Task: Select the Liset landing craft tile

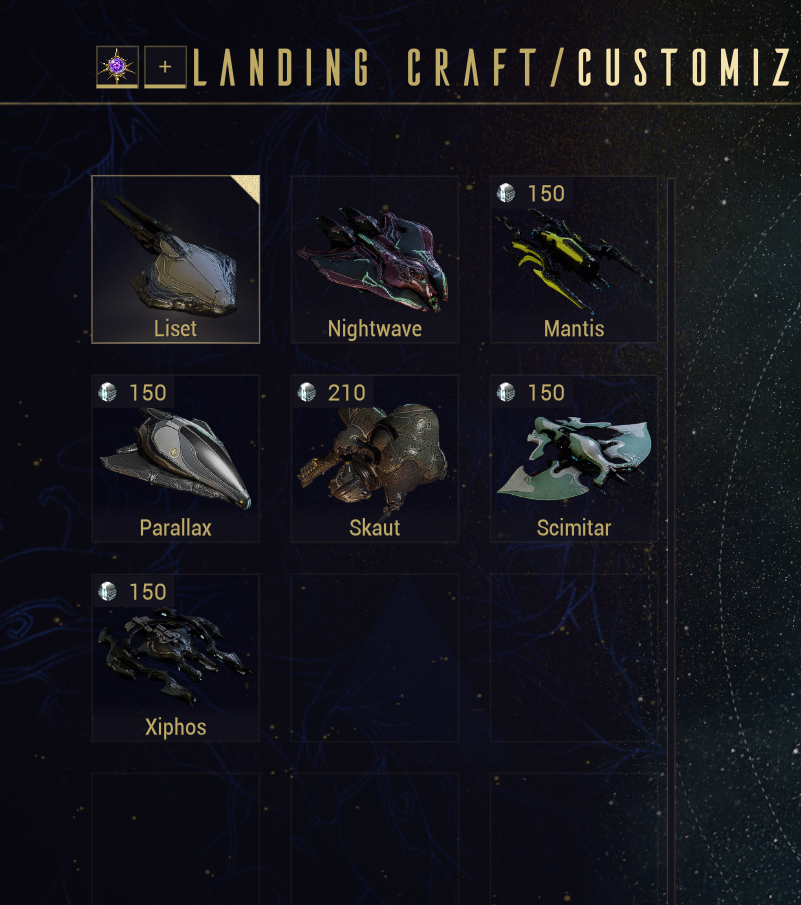Action: [175, 260]
